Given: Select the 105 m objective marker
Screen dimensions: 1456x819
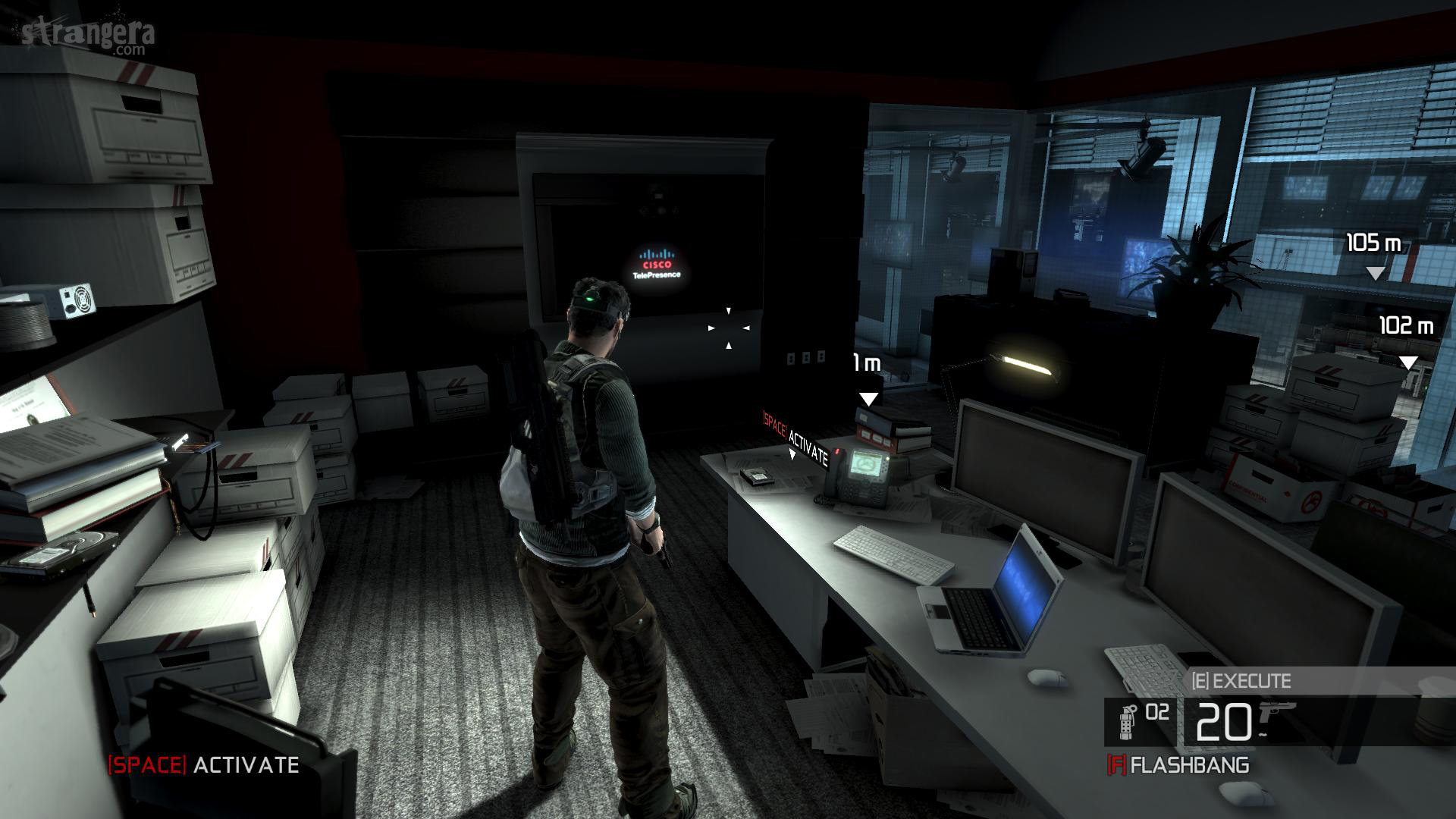Looking at the screenshot, I should pos(1374,273).
